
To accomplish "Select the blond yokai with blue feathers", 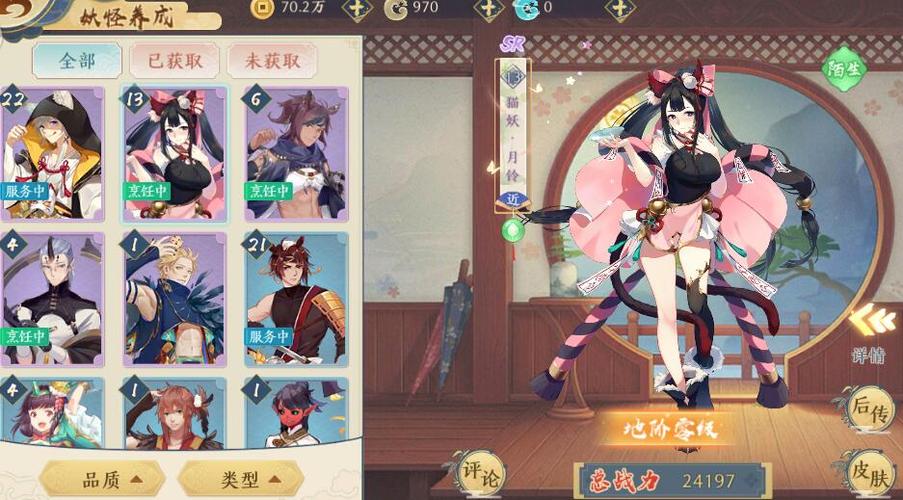I will [174, 299].
